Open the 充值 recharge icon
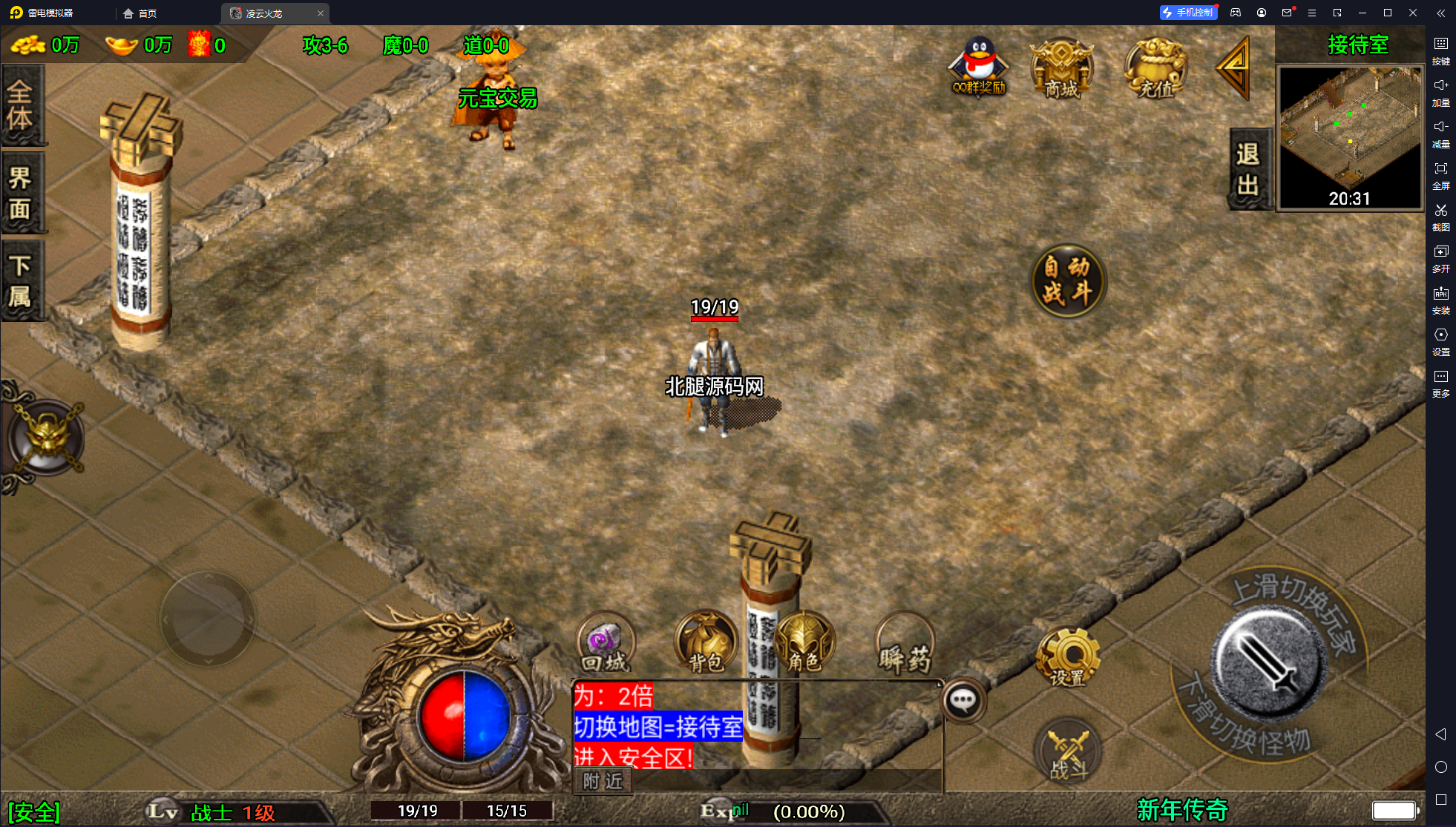Screen dimensions: 1456x827 pos(1155,68)
